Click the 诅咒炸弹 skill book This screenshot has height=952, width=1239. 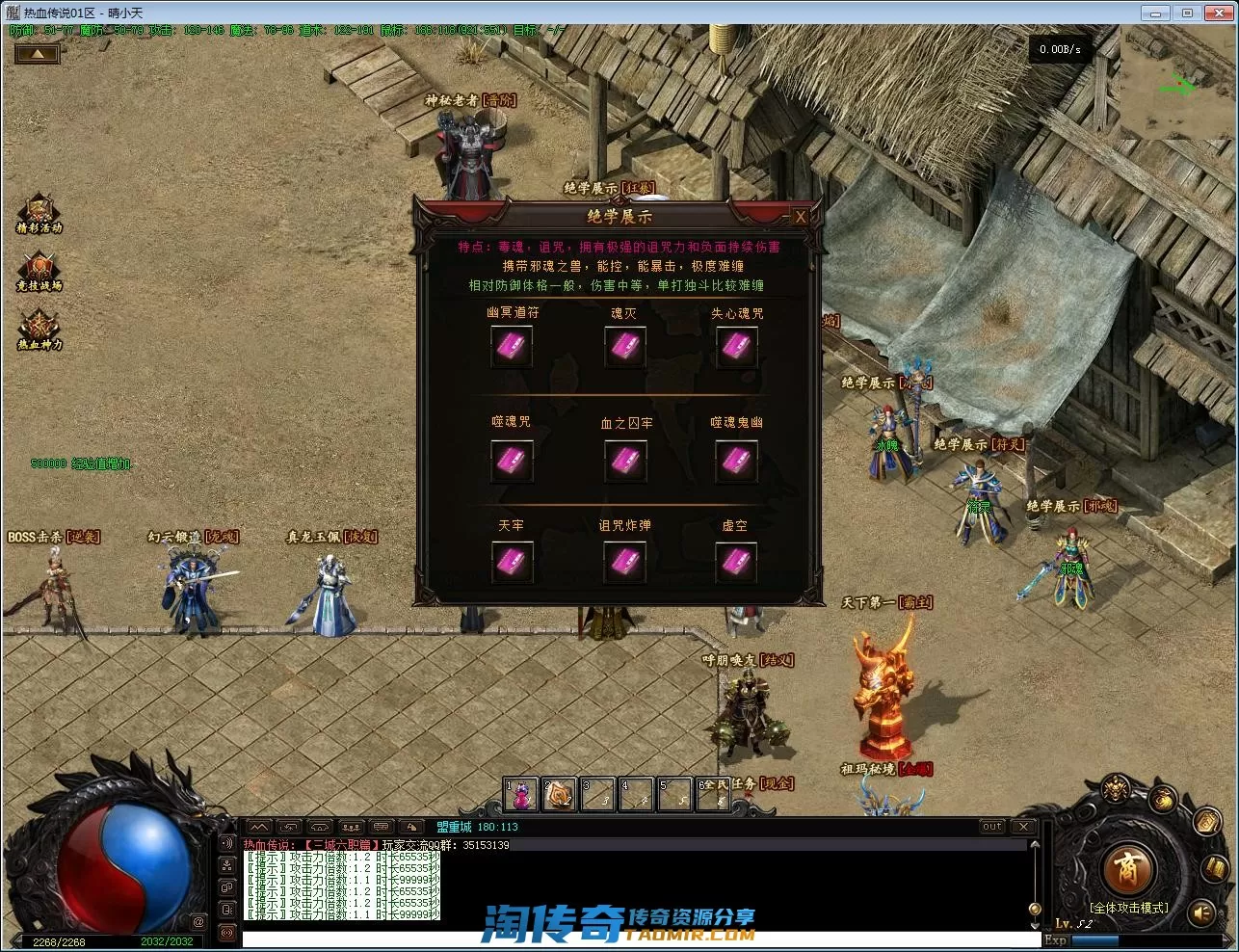(624, 562)
